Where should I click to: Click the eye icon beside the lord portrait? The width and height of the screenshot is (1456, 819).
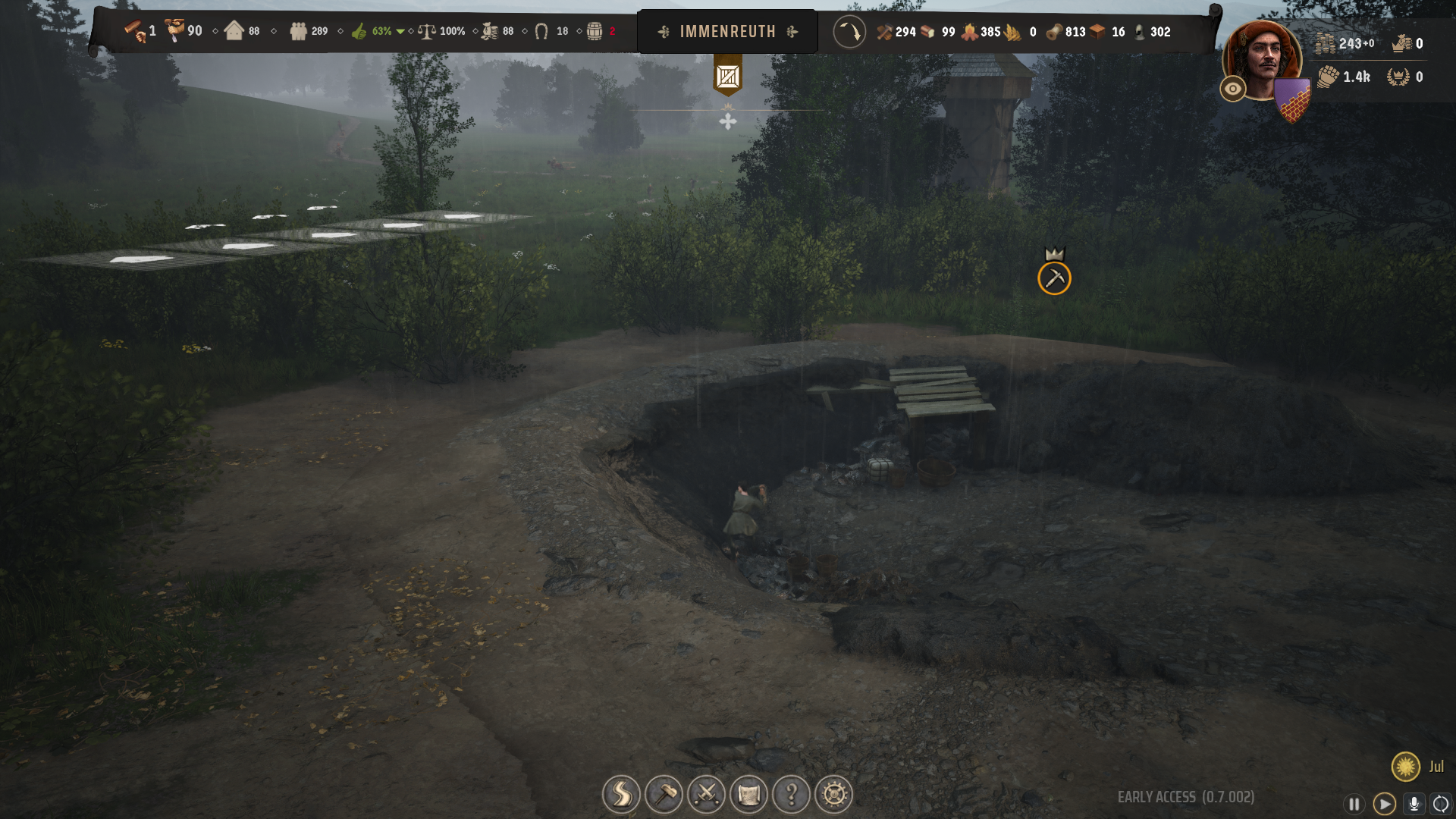point(1233,89)
